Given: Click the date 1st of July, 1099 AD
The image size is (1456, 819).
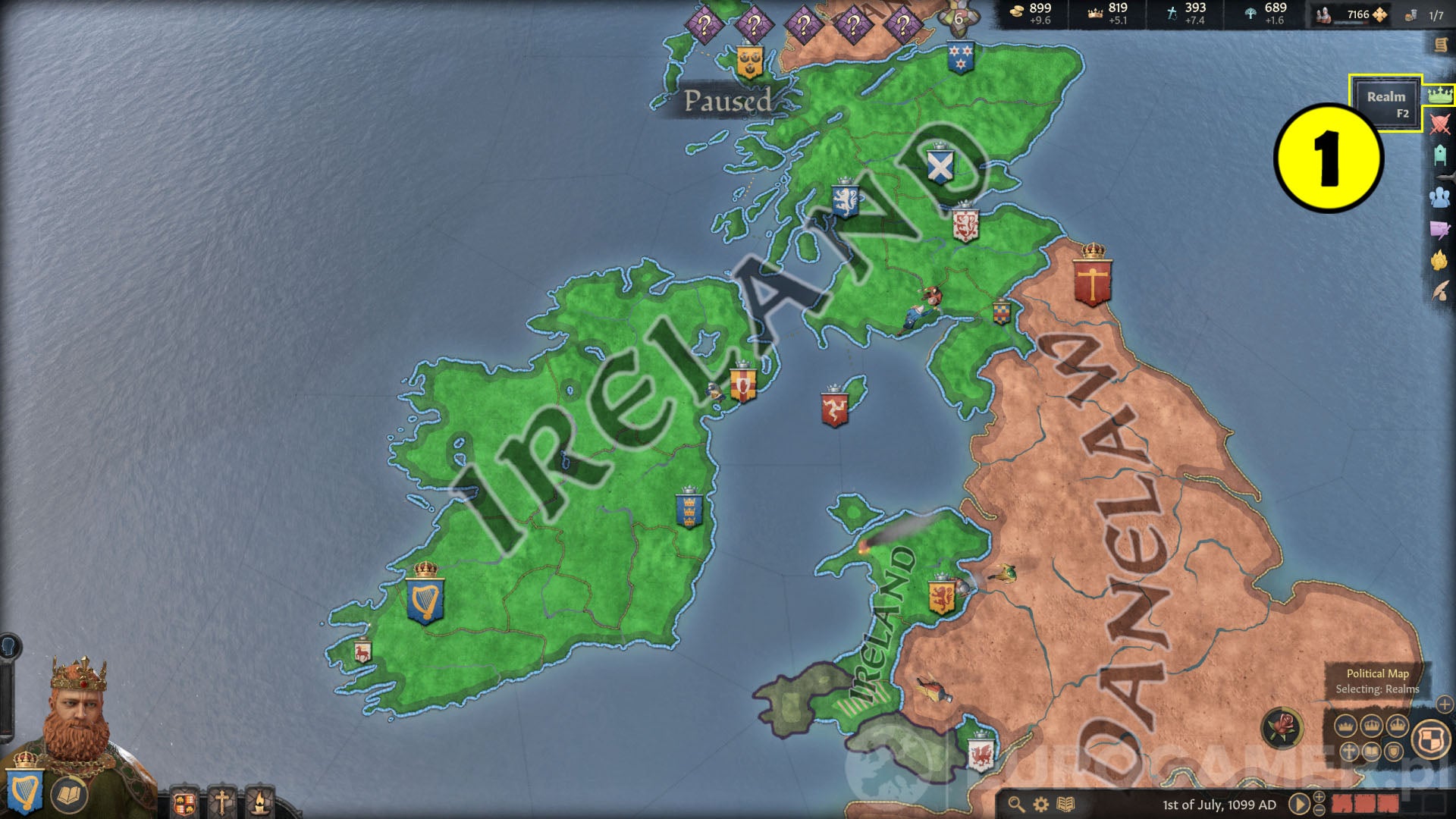Looking at the screenshot, I should pyautogui.click(x=1219, y=803).
